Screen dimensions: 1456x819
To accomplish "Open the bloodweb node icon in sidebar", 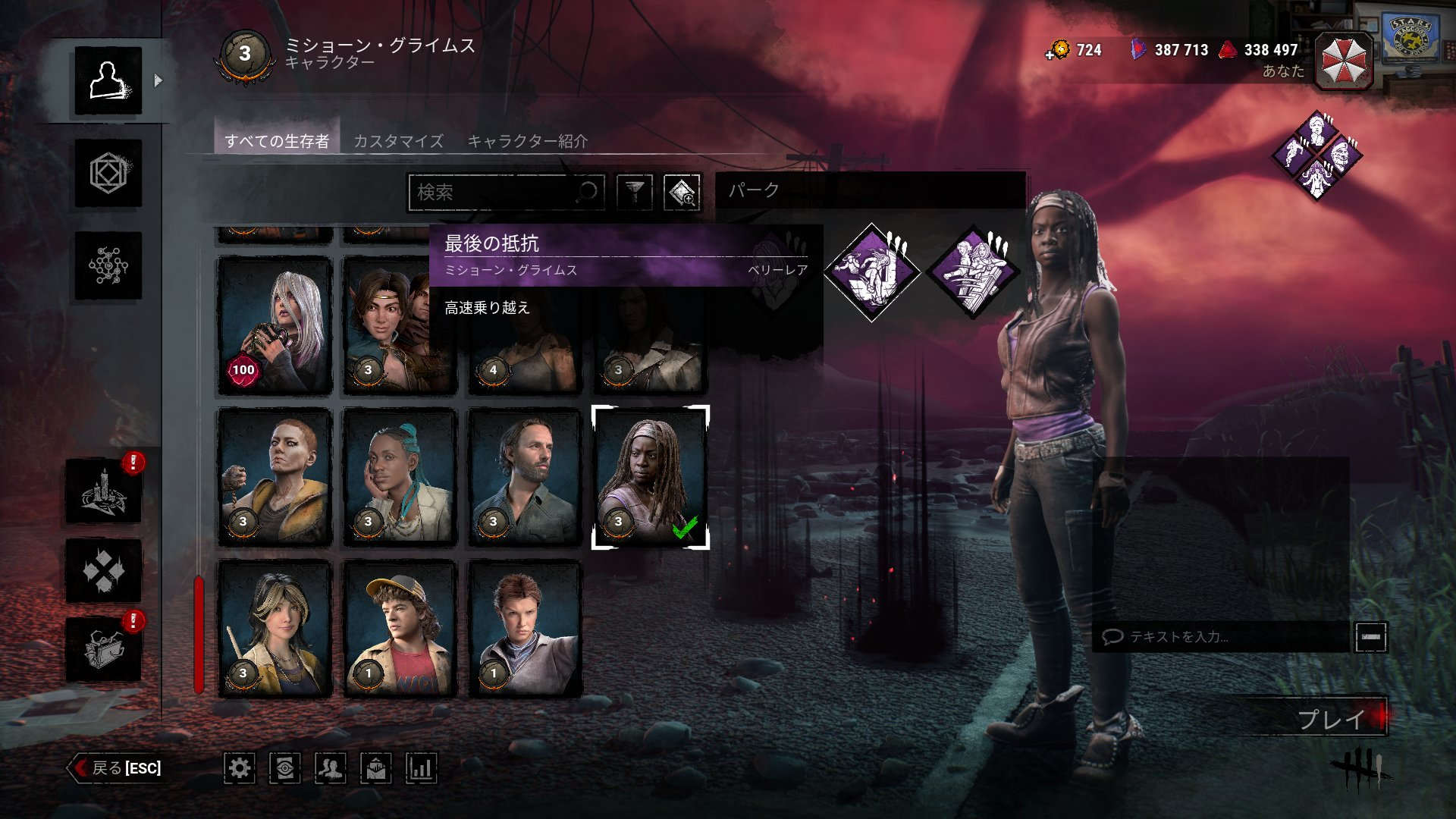I will (x=108, y=265).
